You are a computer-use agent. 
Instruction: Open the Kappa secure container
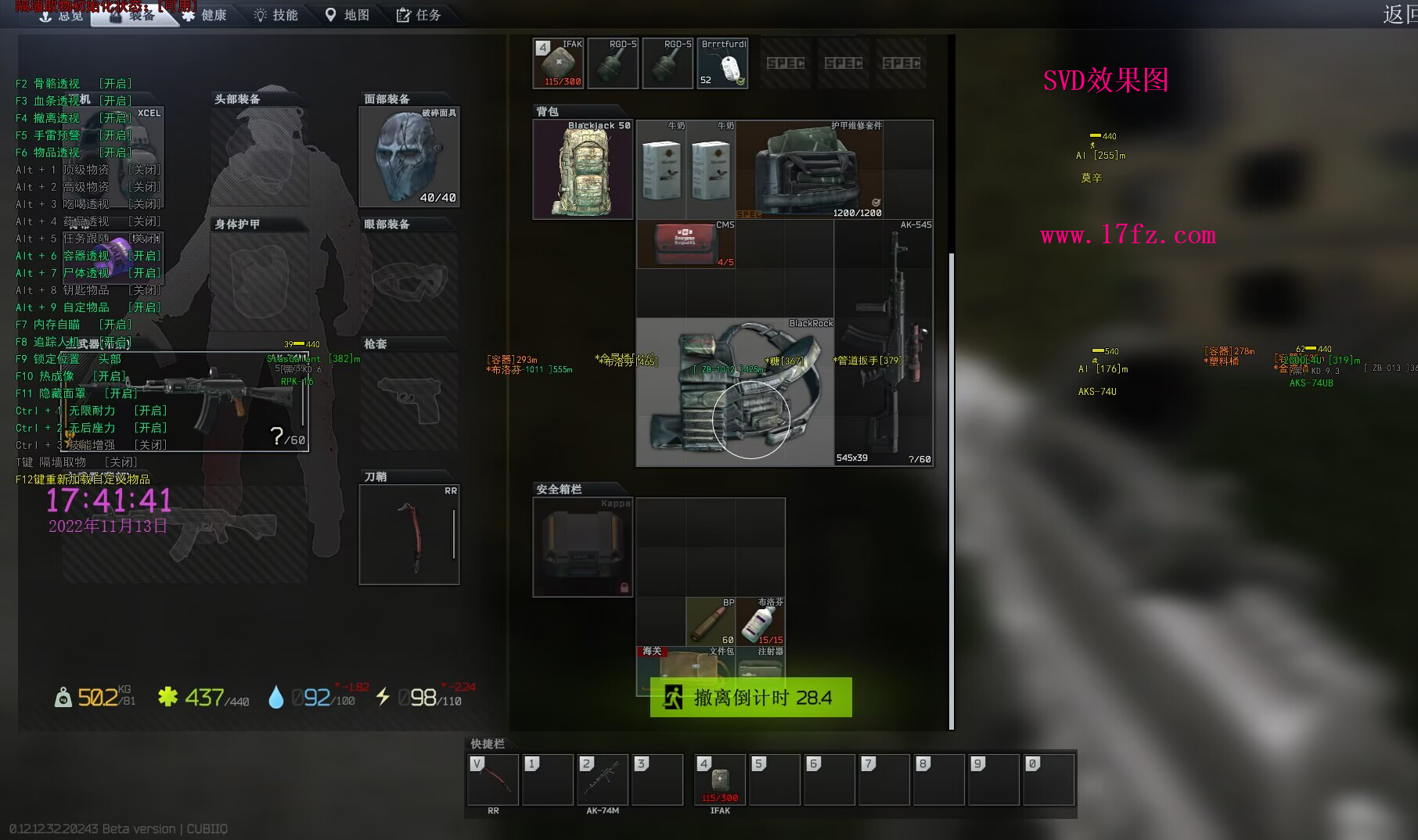tap(582, 546)
